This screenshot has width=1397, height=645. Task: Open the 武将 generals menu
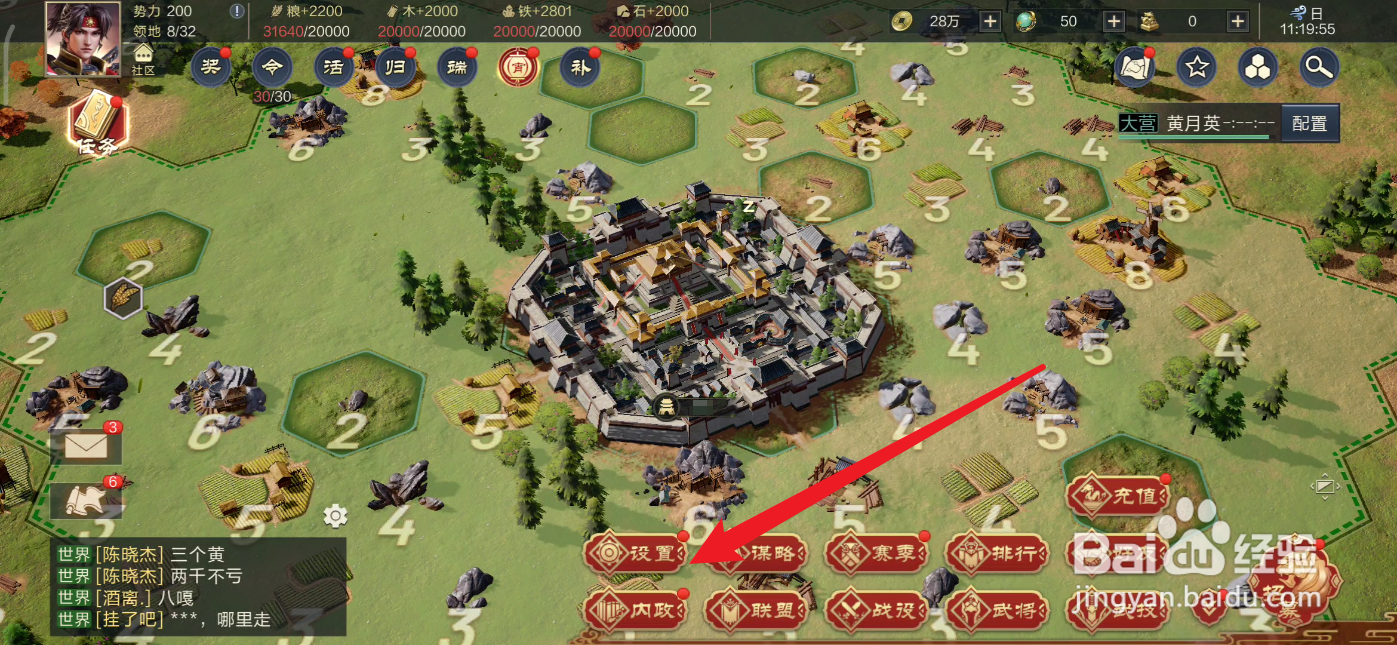[x=997, y=609]
